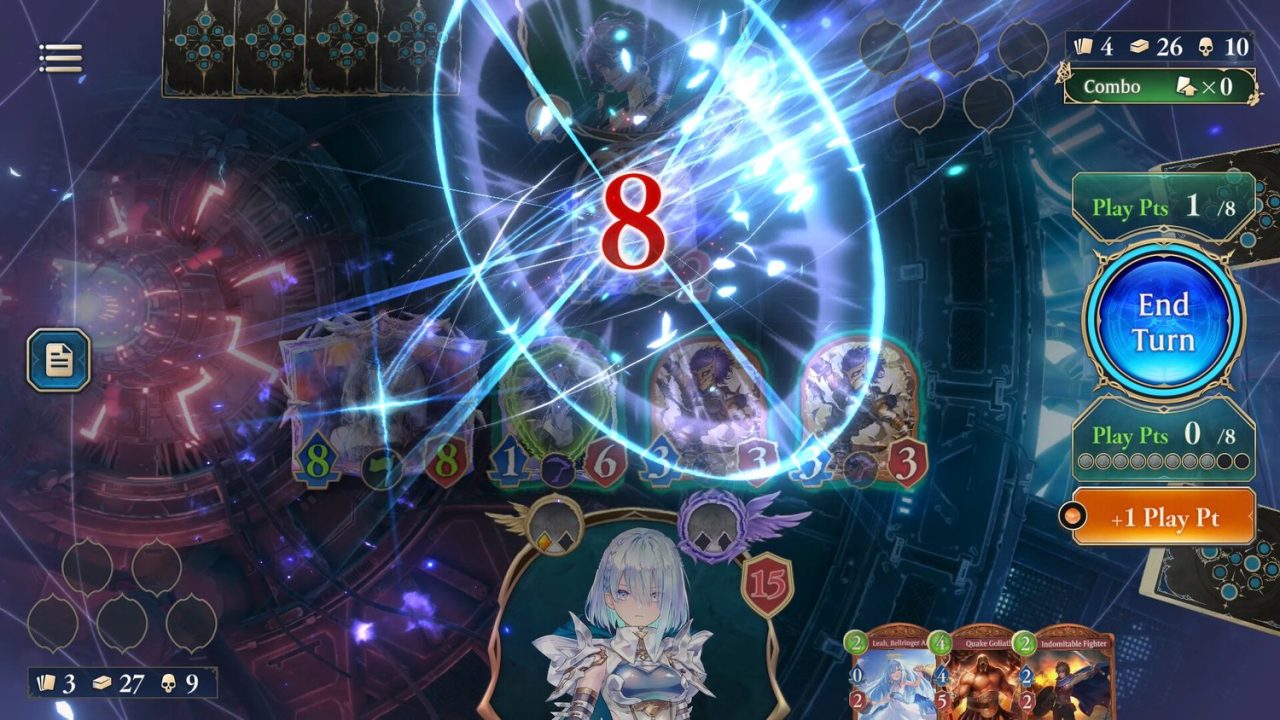Open the hamburger menu top-left
This screenshot has width=1280, height=720.
(60, 57)
